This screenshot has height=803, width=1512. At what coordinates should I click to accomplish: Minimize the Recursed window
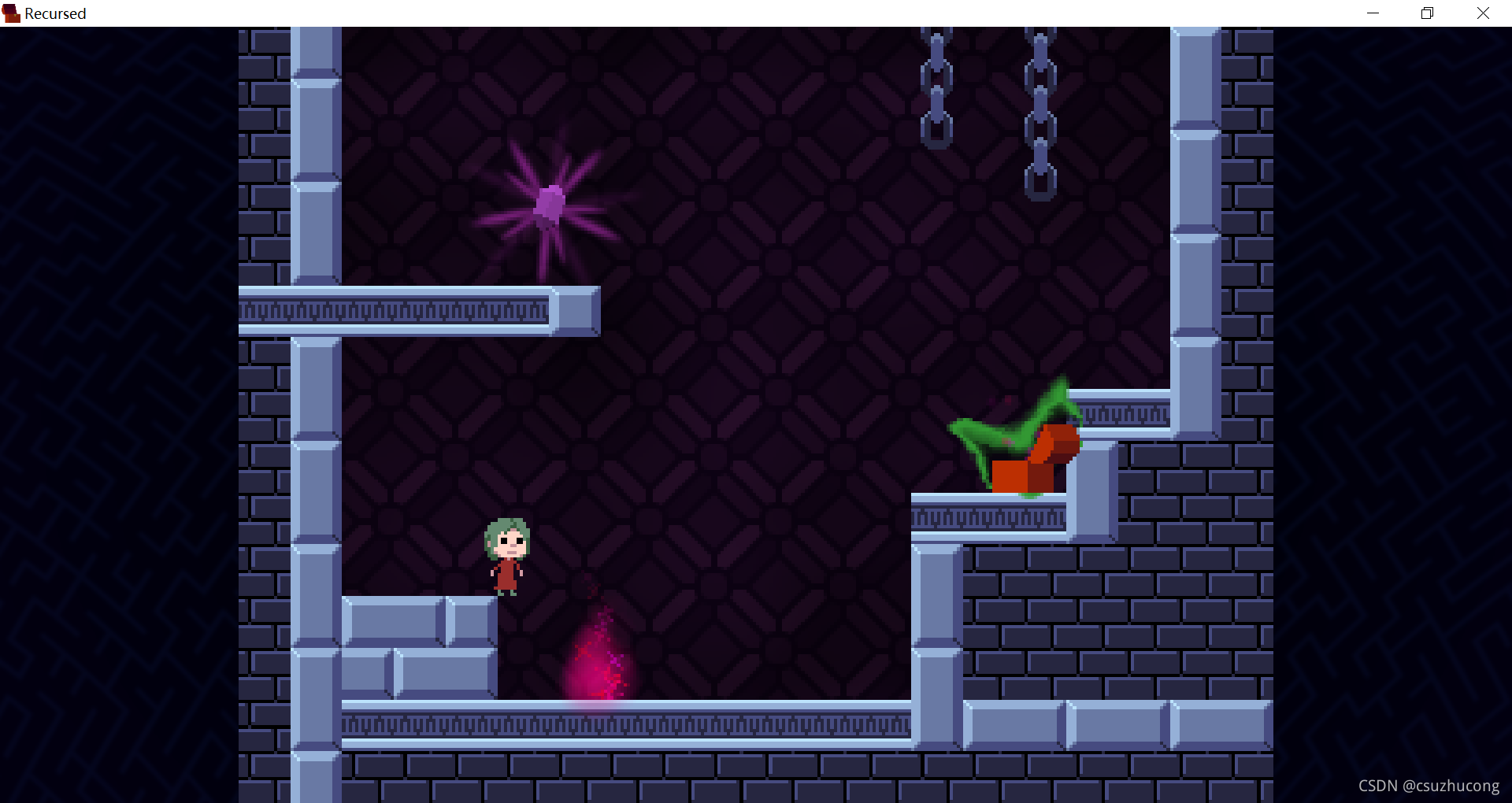pyautogui.click(x=1373, y=13)
